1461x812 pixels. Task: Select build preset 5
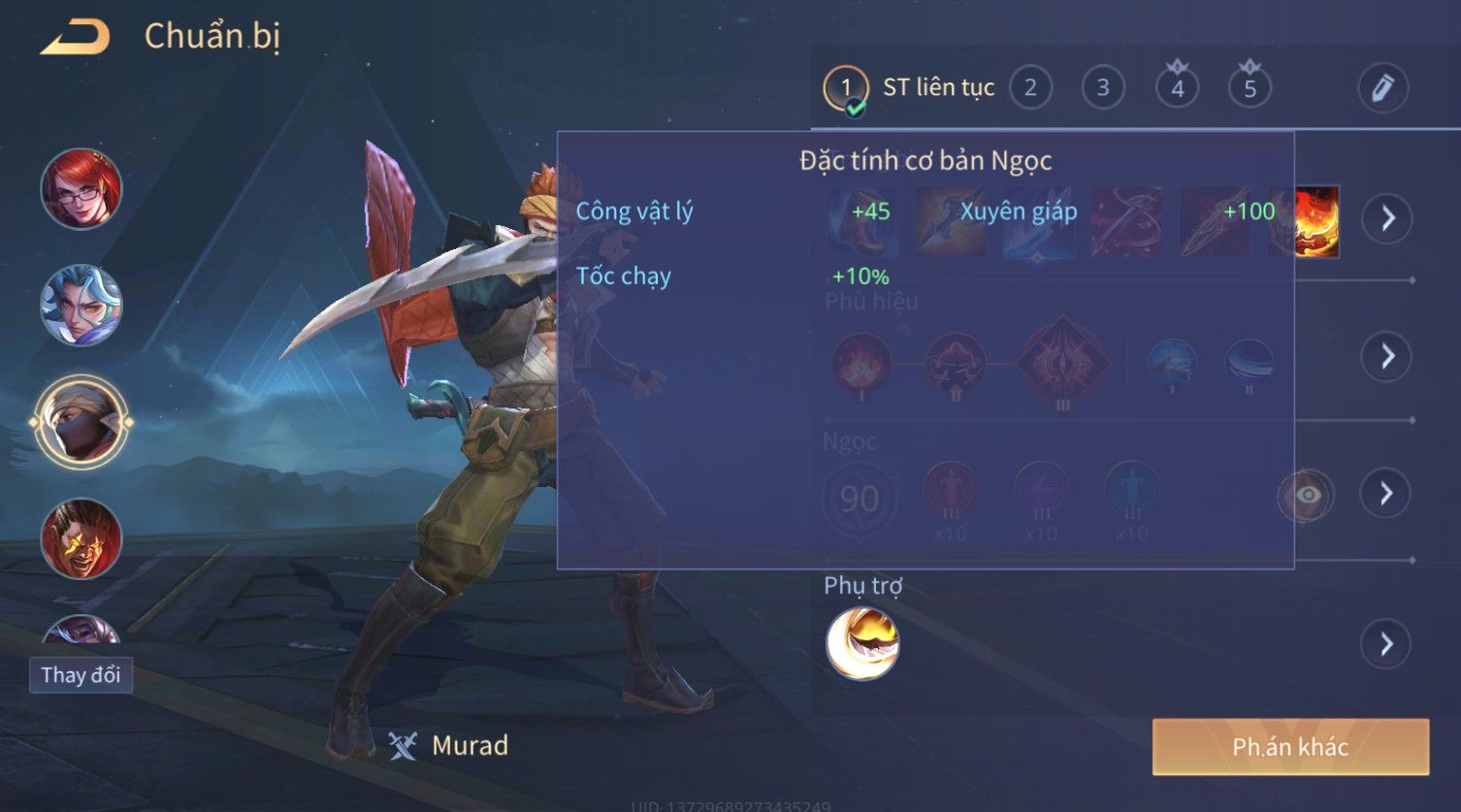1250,88
